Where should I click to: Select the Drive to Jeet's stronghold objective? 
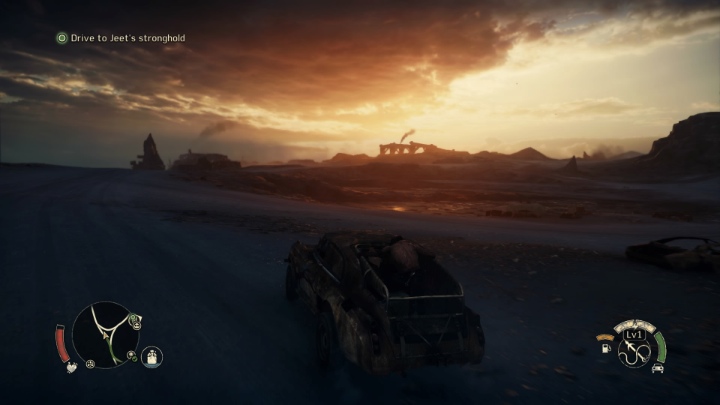[x=121, y=38]
